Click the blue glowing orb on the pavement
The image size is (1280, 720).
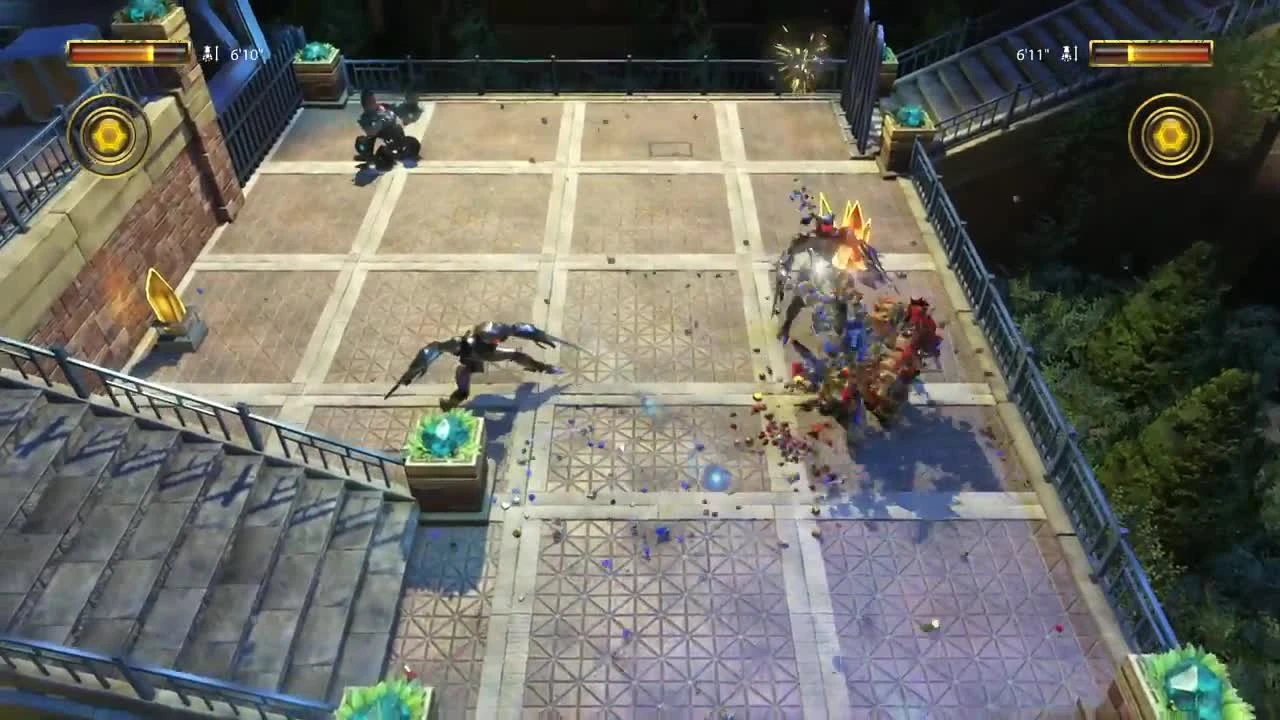[x=716, y=480]
